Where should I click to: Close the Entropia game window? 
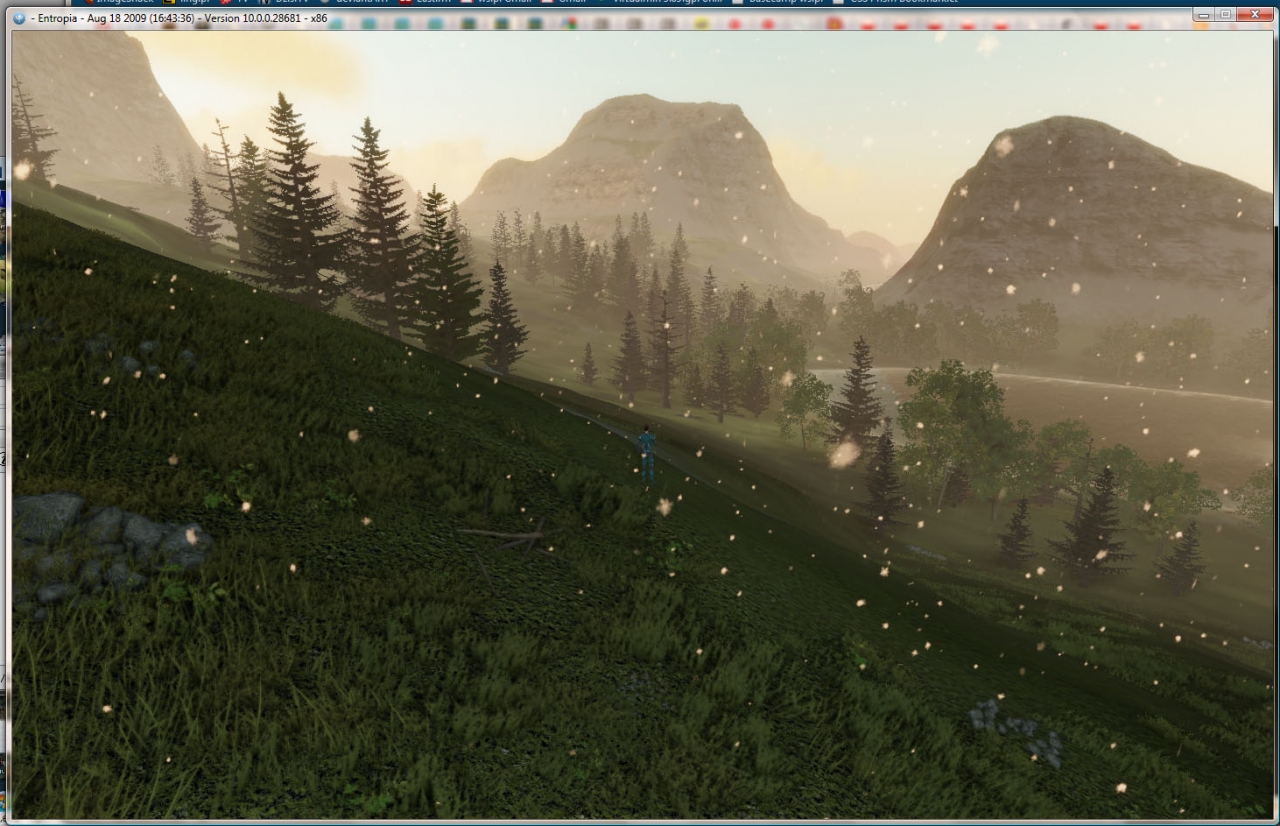coord(1256,15)
